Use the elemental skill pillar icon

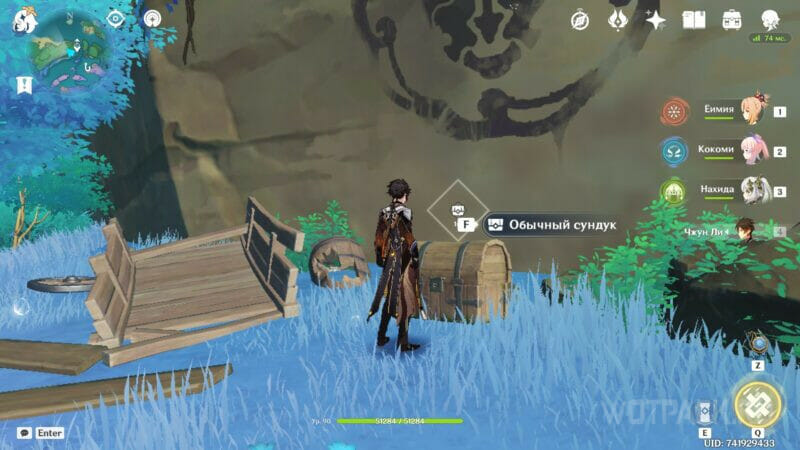point(705,412)
